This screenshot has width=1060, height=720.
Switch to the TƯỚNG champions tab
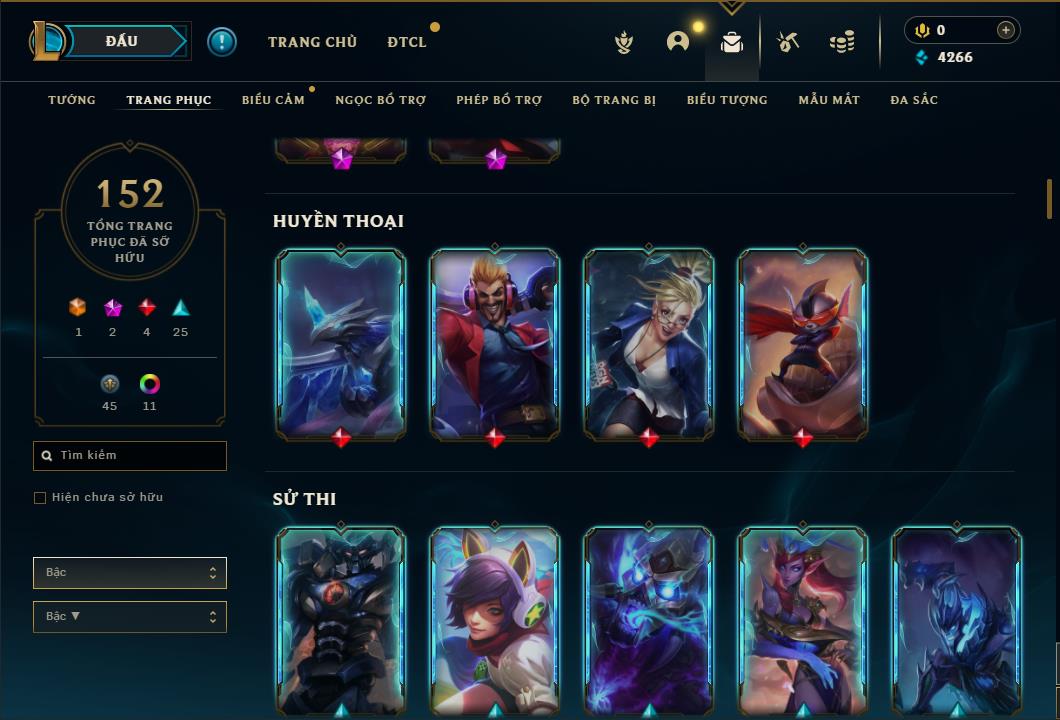point(72,100)
